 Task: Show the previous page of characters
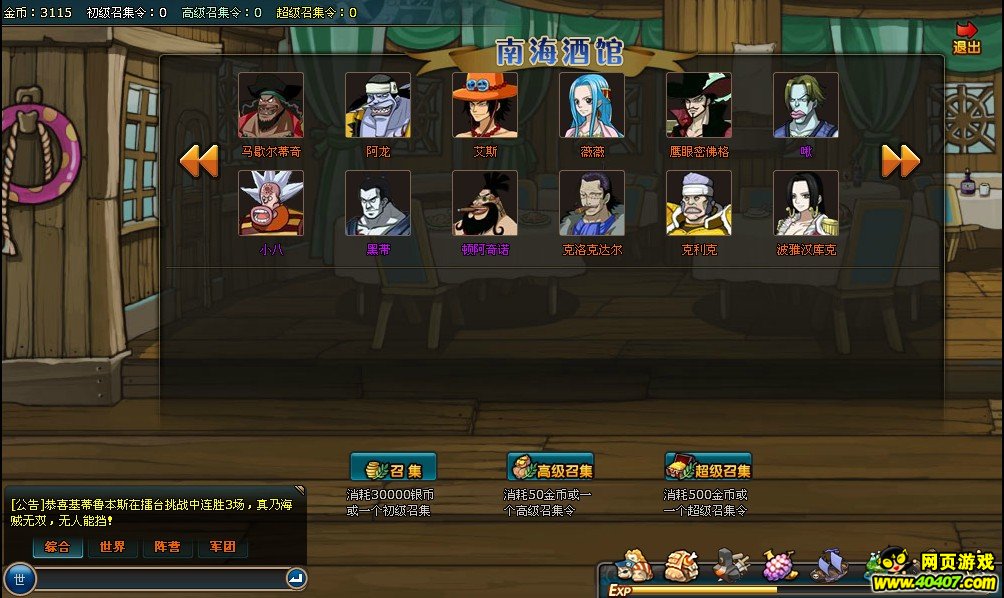[x=199, y=161]
